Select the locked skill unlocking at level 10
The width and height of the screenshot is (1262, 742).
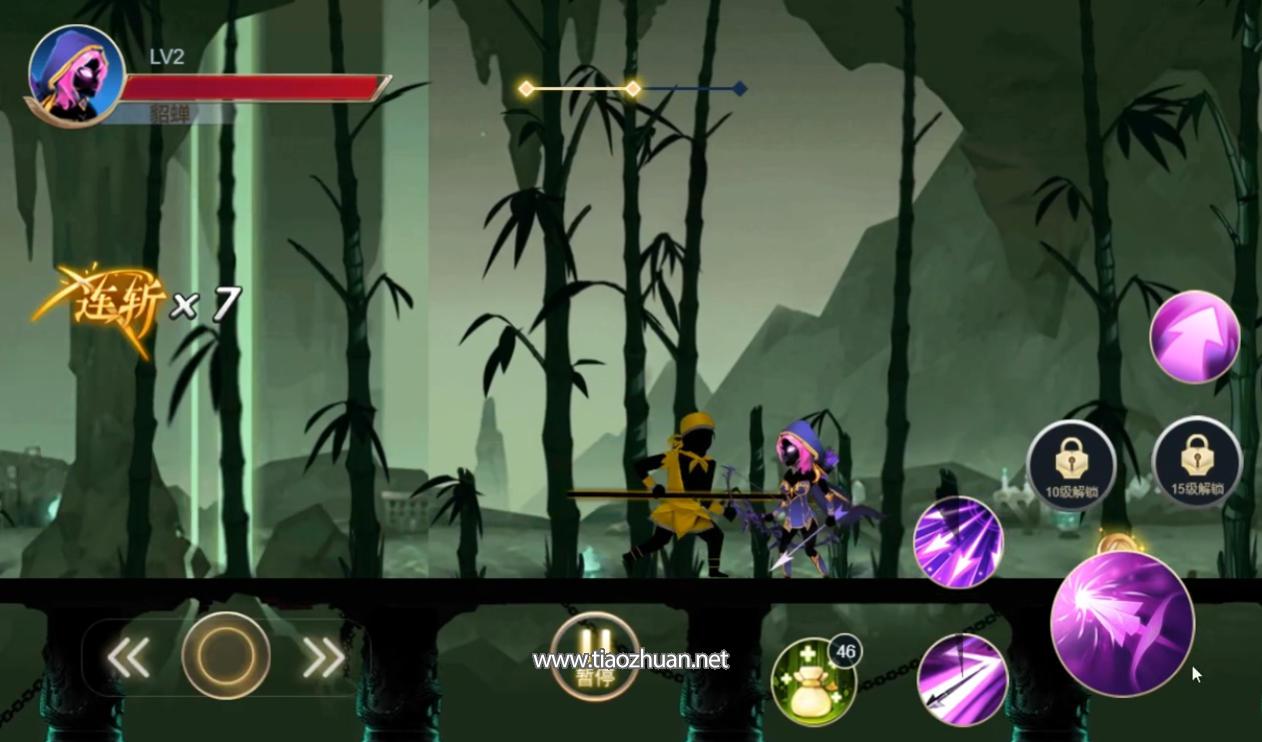click(1071, 464)
